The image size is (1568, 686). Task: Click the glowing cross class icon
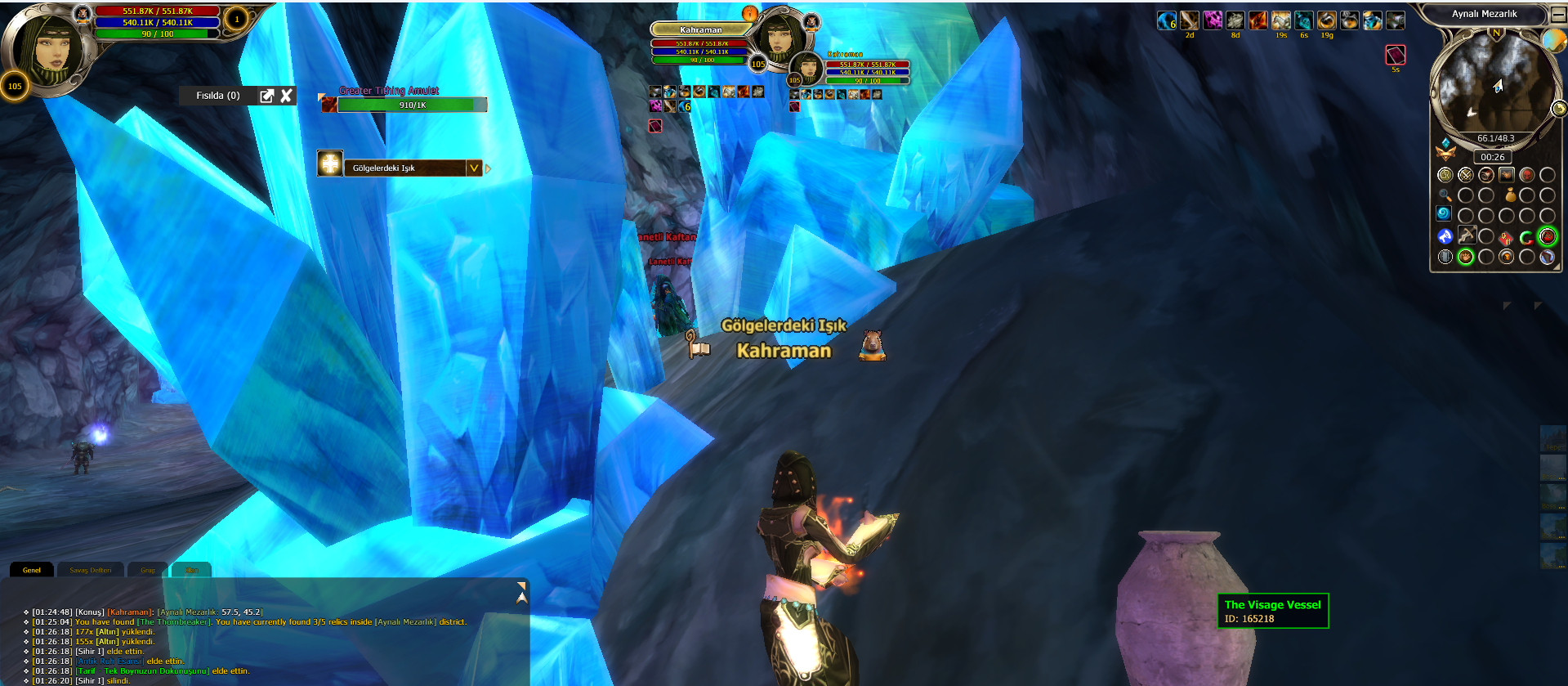click(x=330, y=164)
